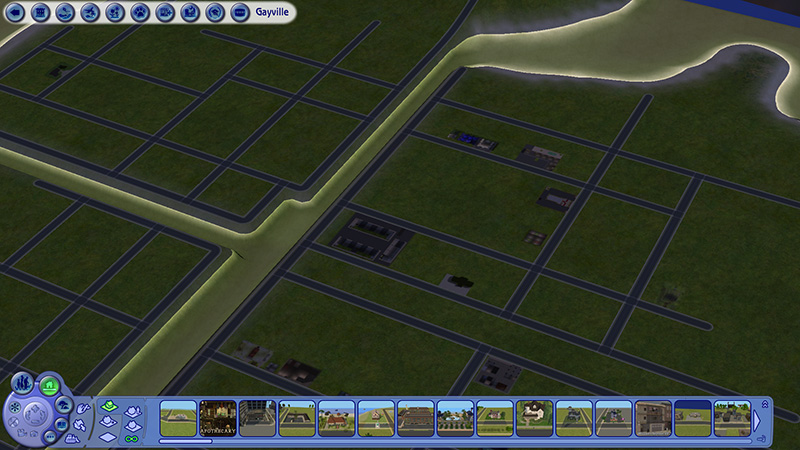Choose the Apothecary lot thumbnail
The height and width of the screenshot is (450, 800).
(x=217, y=418)
